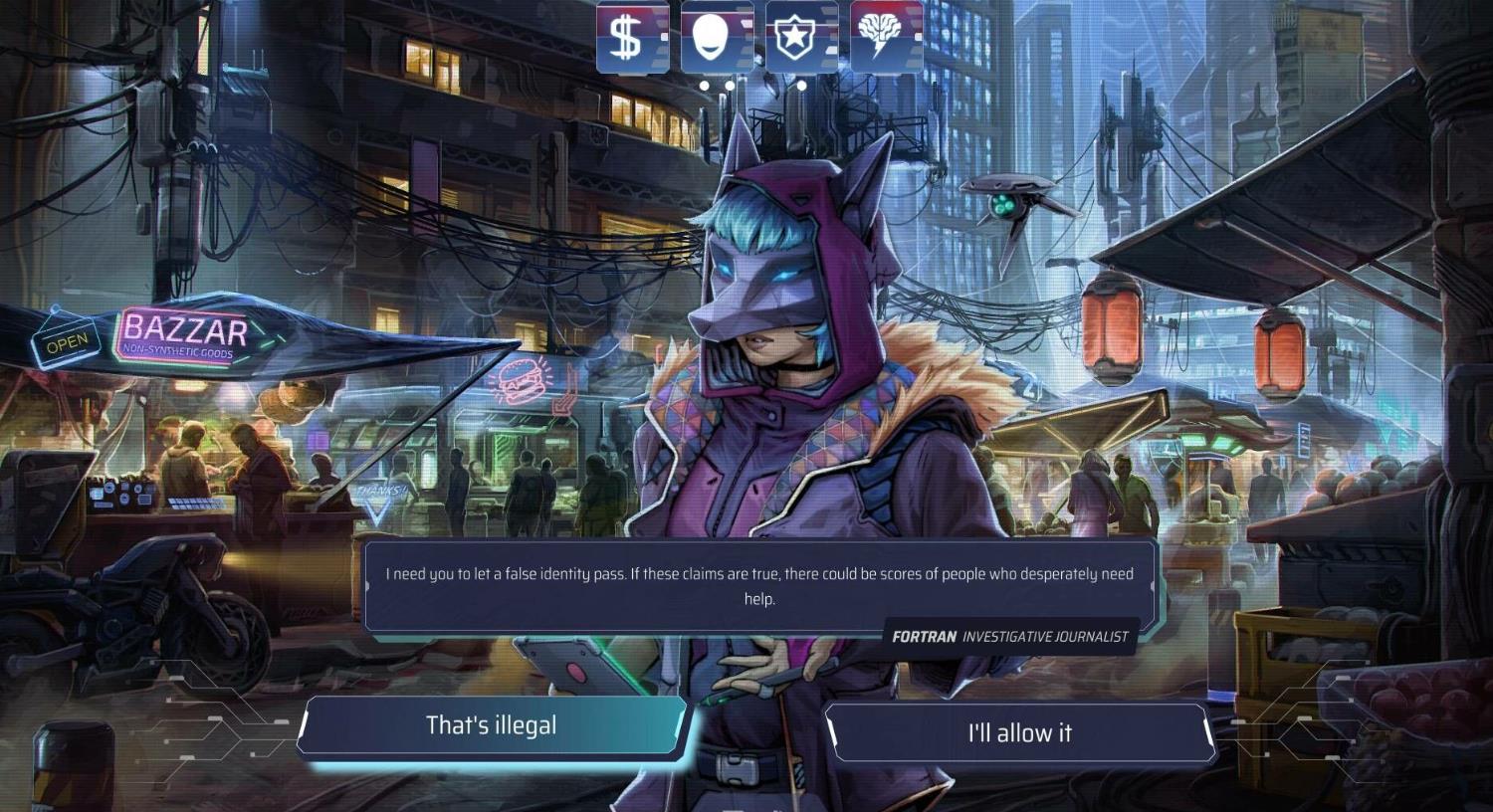Screen dimensions: 1493x812
Task: Click Fortran's dialogue text box
Action: (x=759, y=586)
